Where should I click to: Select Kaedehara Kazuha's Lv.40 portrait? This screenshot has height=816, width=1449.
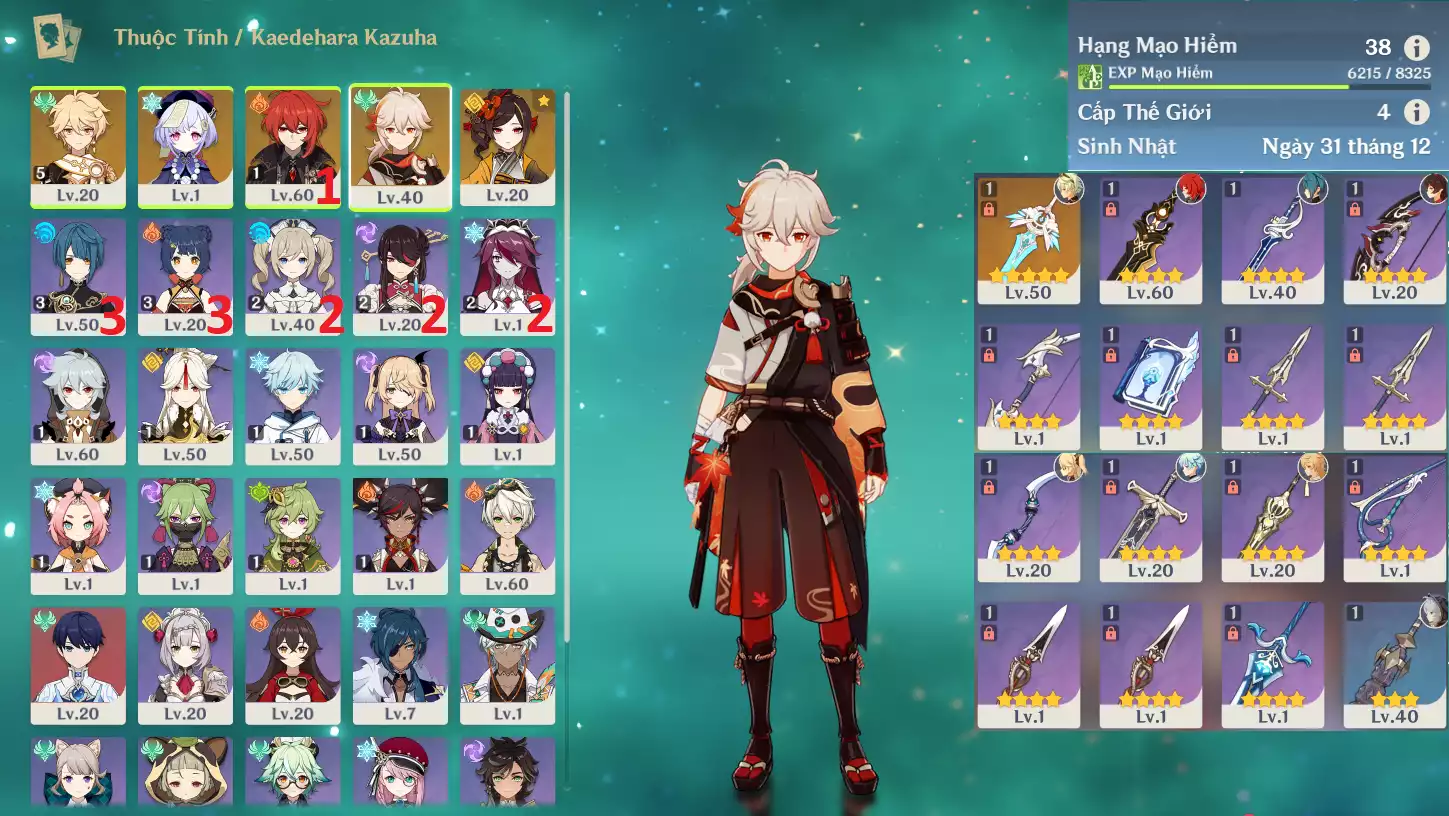point(400,146)
